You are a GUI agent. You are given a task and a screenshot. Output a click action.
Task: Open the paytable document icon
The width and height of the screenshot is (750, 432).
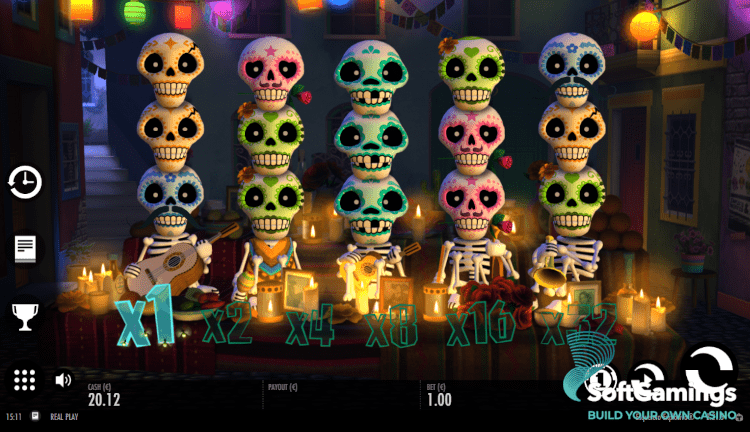[x=25, y=249]
